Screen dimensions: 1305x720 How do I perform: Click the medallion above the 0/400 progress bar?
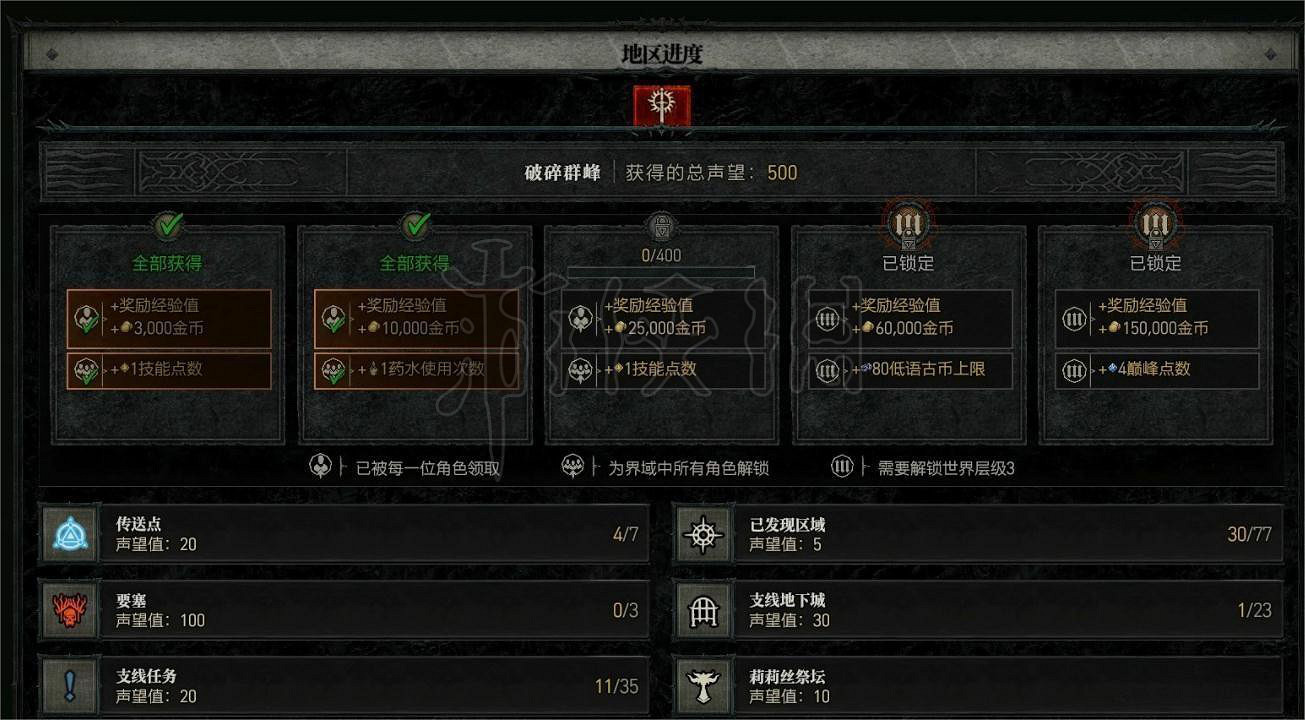pos(661,225)
